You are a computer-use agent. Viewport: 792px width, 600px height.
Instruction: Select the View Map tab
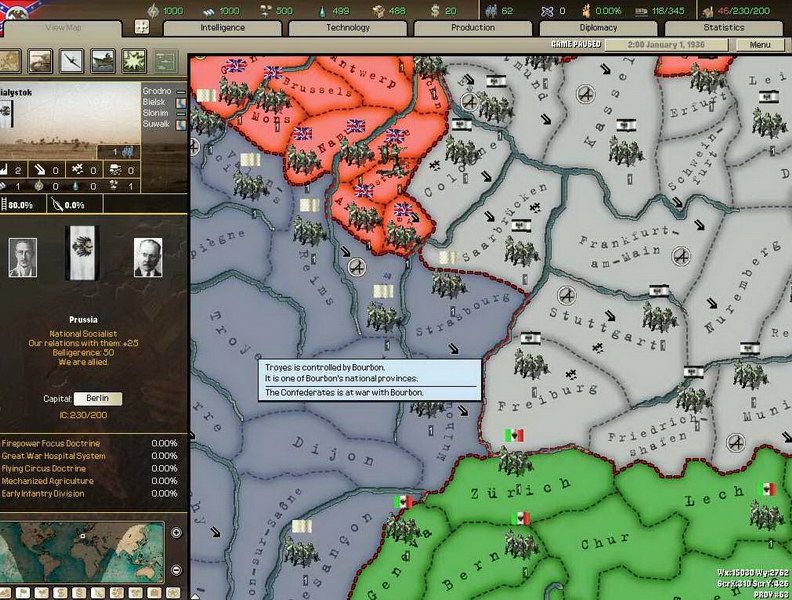pyautogui.click(x=62, y=28)
